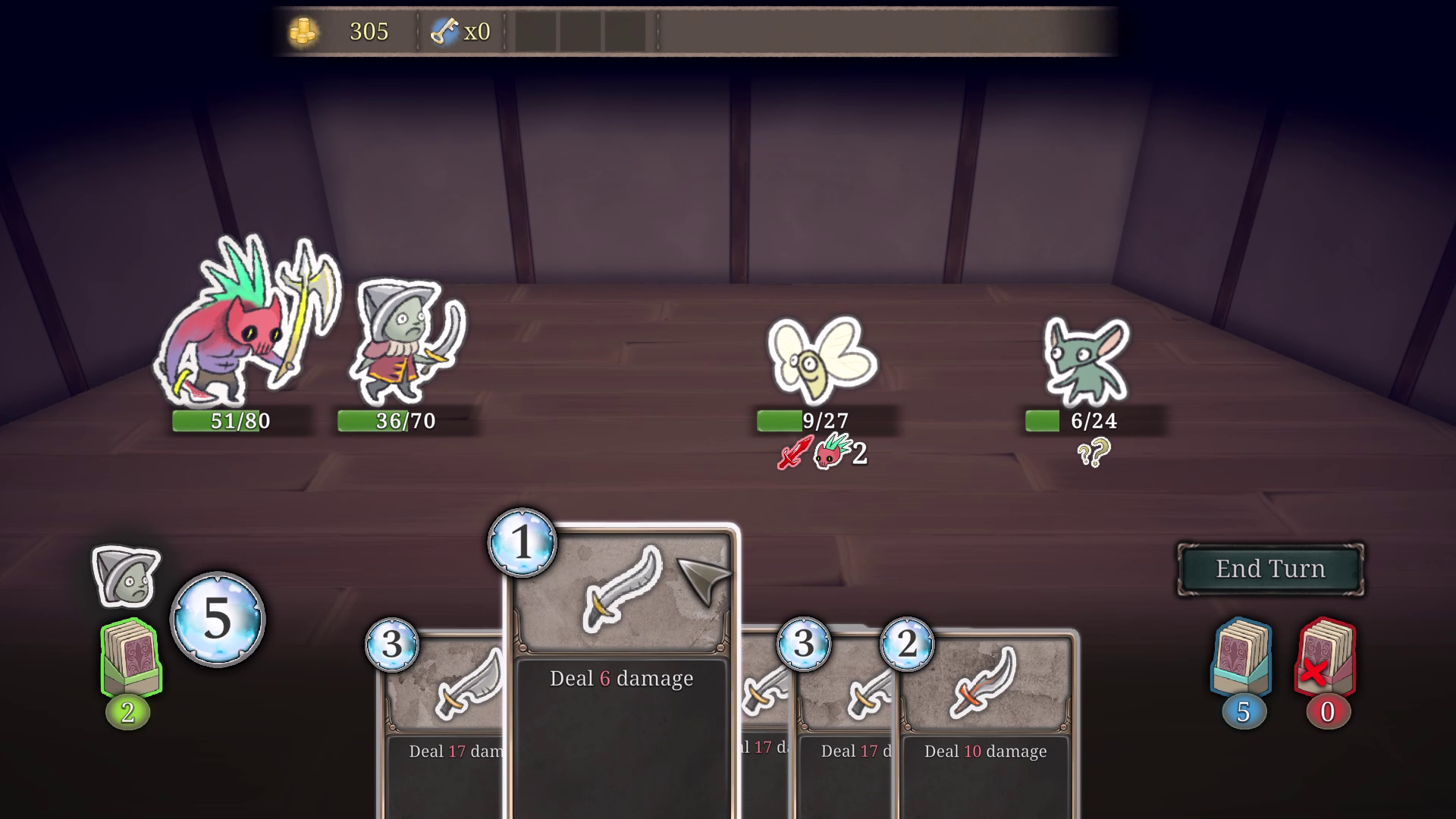The image size is (1456, 819).
Task: Click the blue key counter icon
Action: point(446,30)
